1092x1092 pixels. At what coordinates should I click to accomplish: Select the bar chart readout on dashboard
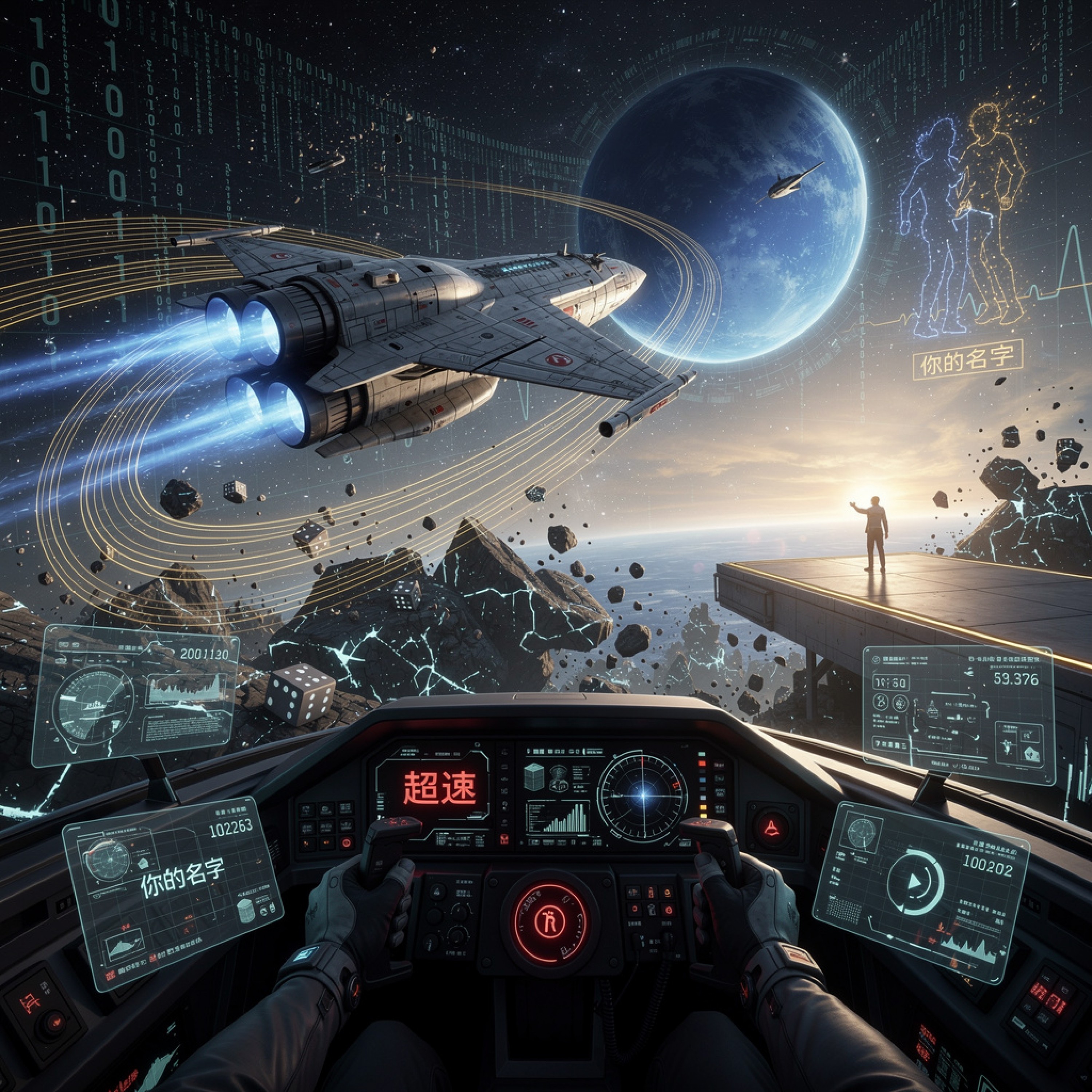(x=559, y=819)
